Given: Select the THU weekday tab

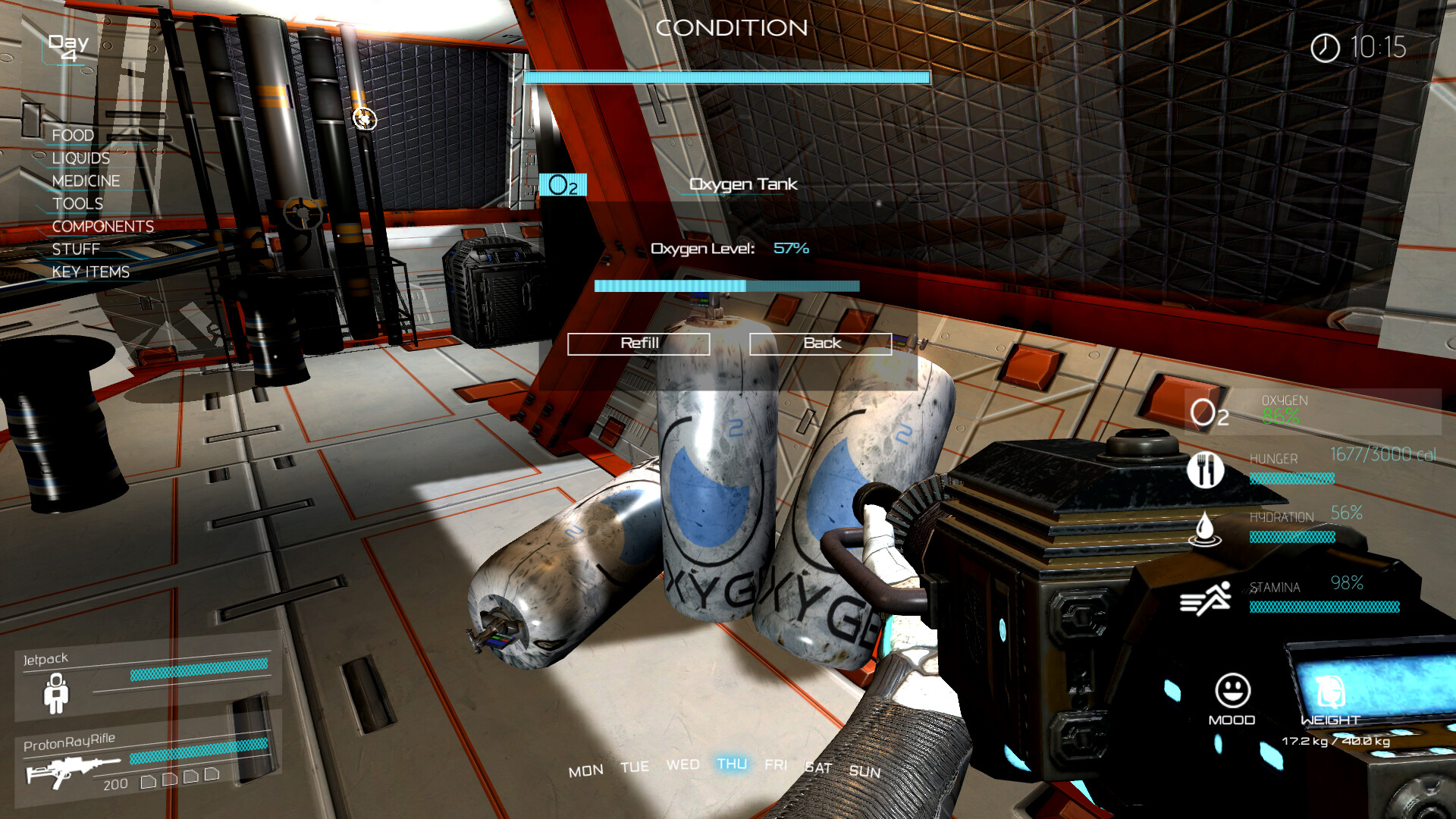Looking at the screenshot, I should [732, 765].
